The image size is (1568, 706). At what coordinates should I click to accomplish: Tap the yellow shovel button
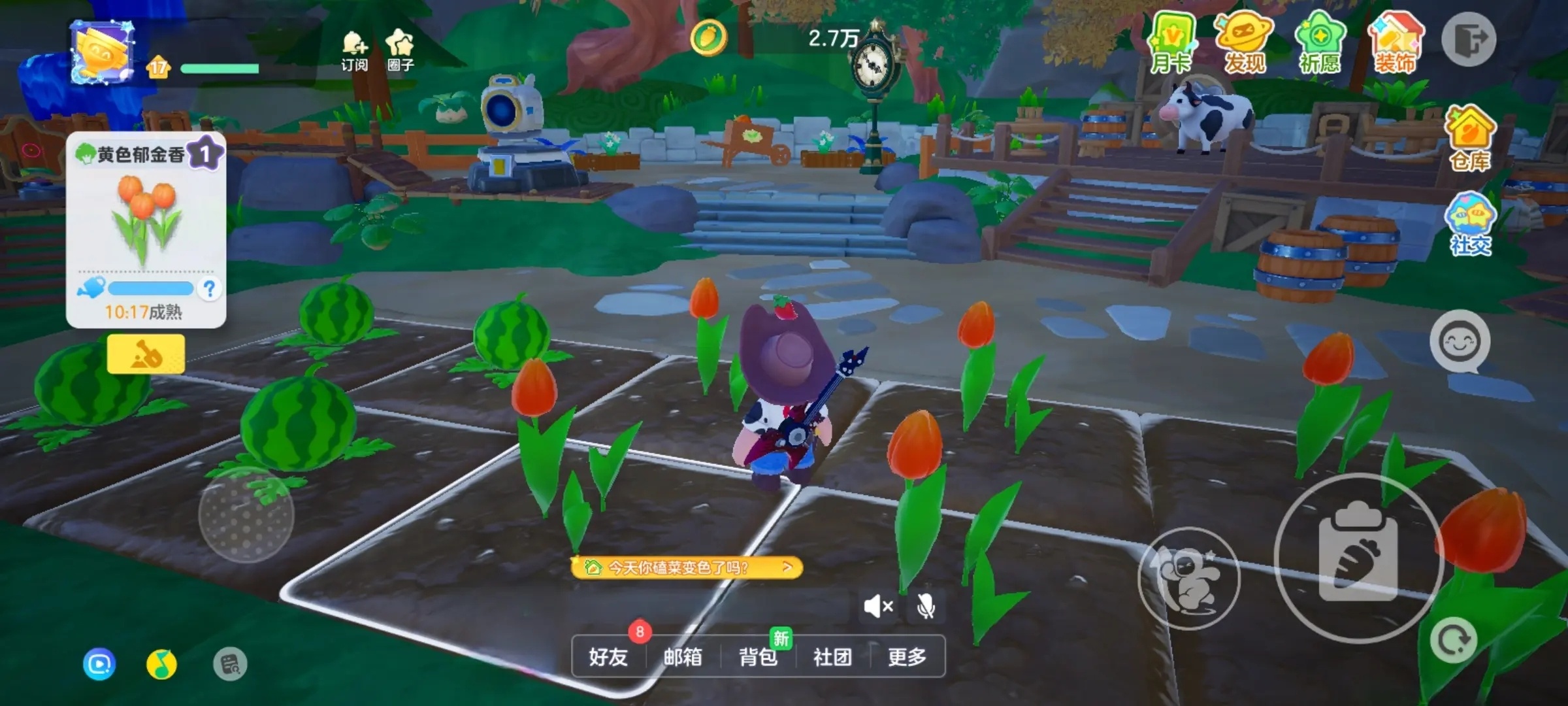146,354
